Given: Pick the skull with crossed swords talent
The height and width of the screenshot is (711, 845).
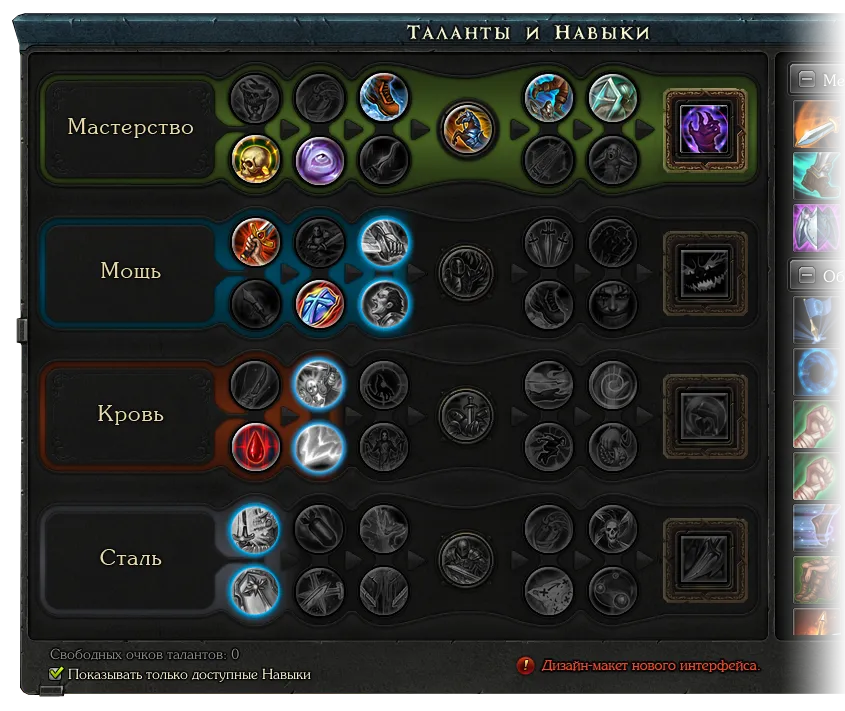Looking at the screenshot, I should tap(613, 529).
